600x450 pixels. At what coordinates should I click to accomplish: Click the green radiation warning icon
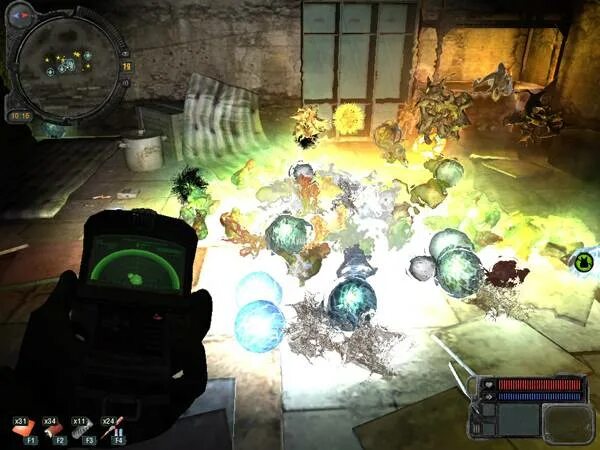point(580,263)
